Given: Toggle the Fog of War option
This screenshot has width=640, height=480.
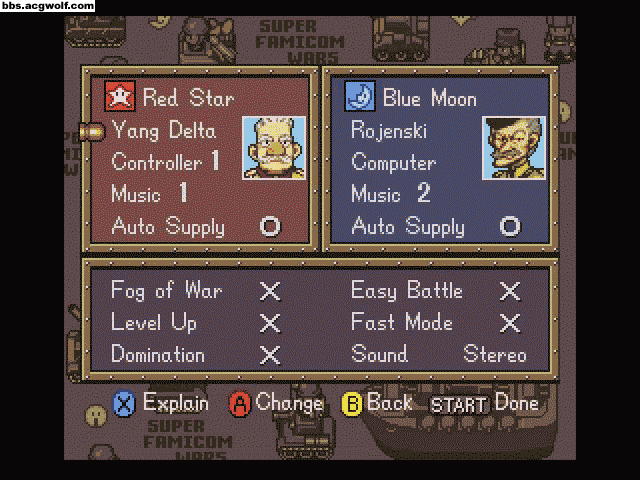Looking at the screenshot, I should (x=269, y=291).
